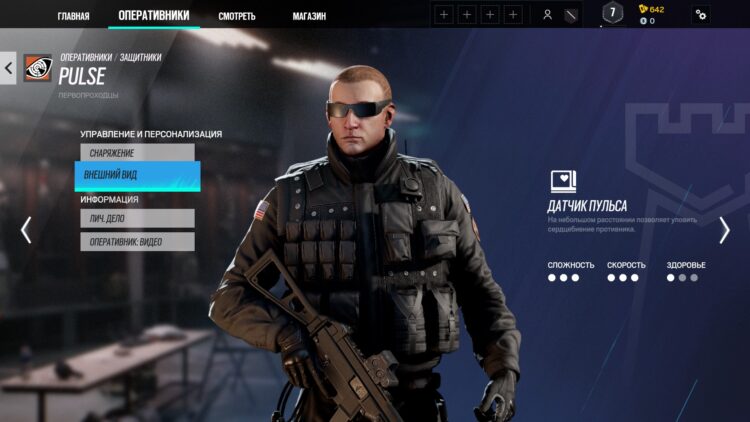Play the ОПЕРАТИВНИК: ВИДЕО operator video
Viewport: 750px width, 422px height.
point(137,241)
